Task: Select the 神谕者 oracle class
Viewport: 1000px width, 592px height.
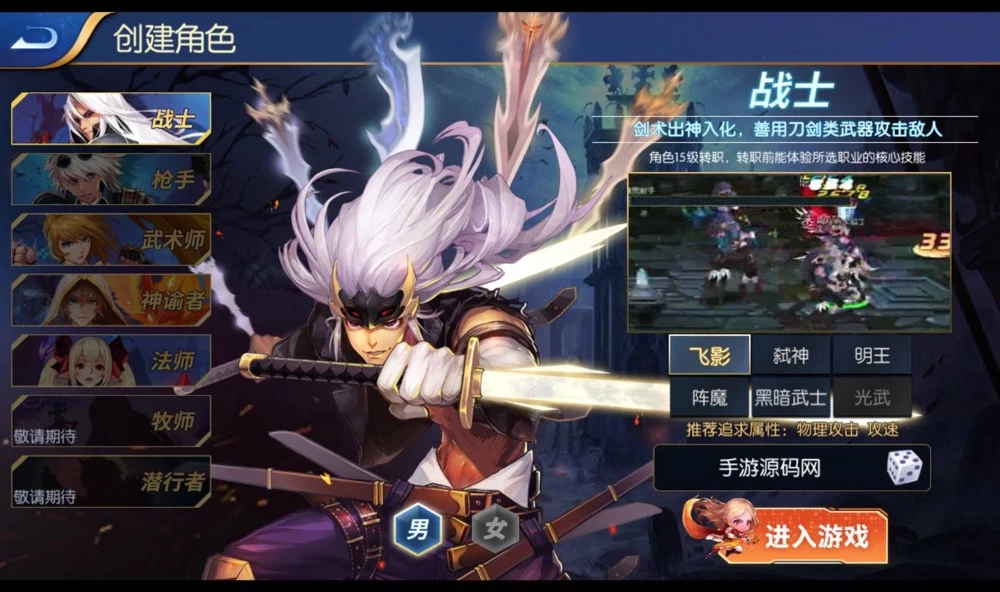Action: (111, 300)
